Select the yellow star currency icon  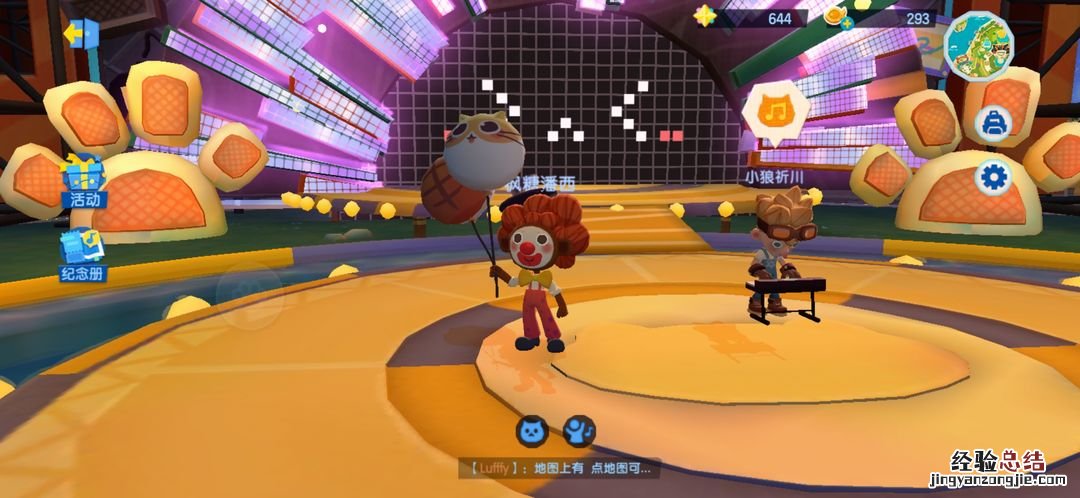[x=706, y=17]
